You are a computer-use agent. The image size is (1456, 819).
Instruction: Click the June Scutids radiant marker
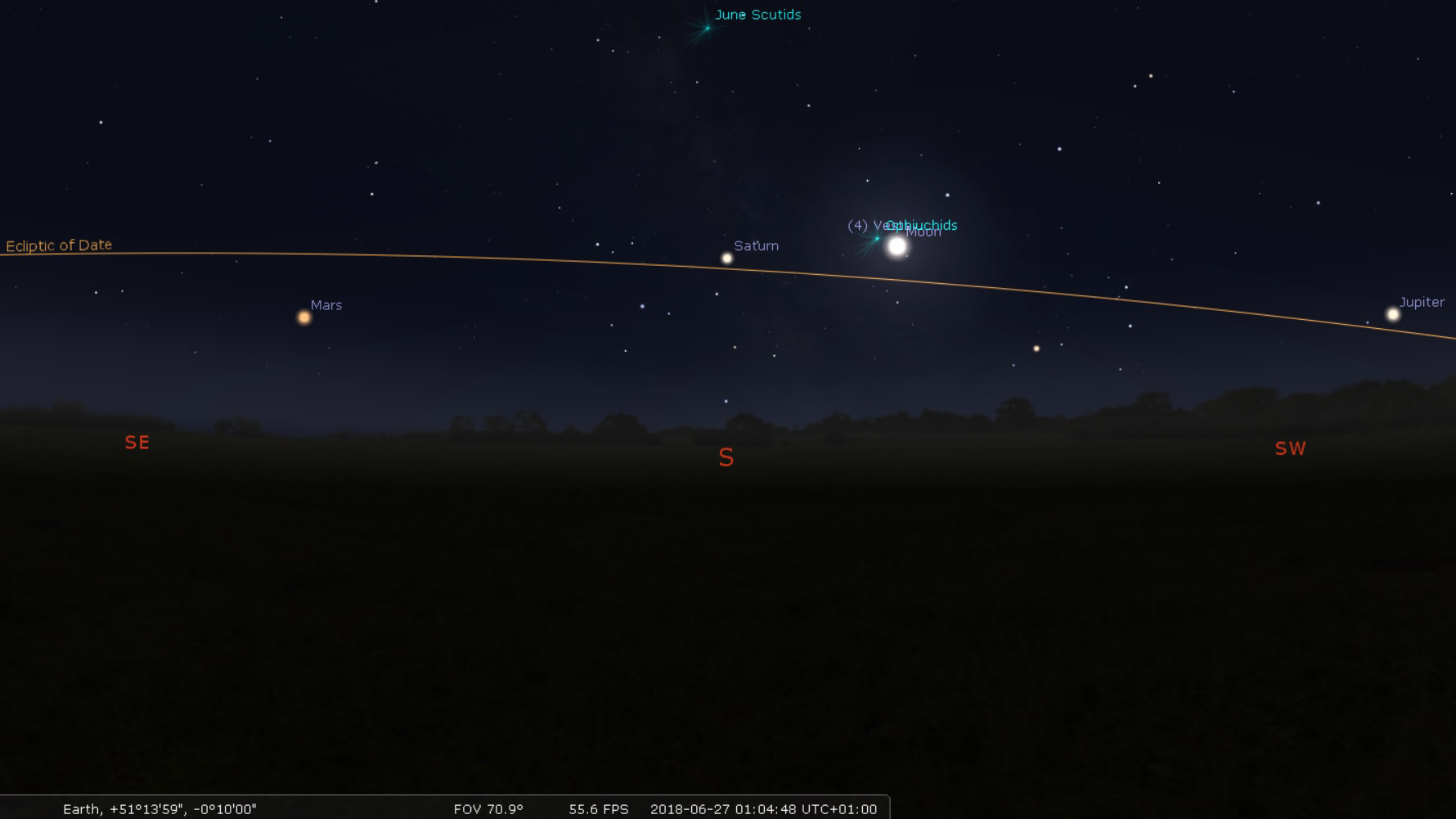[x=706, y=29]
